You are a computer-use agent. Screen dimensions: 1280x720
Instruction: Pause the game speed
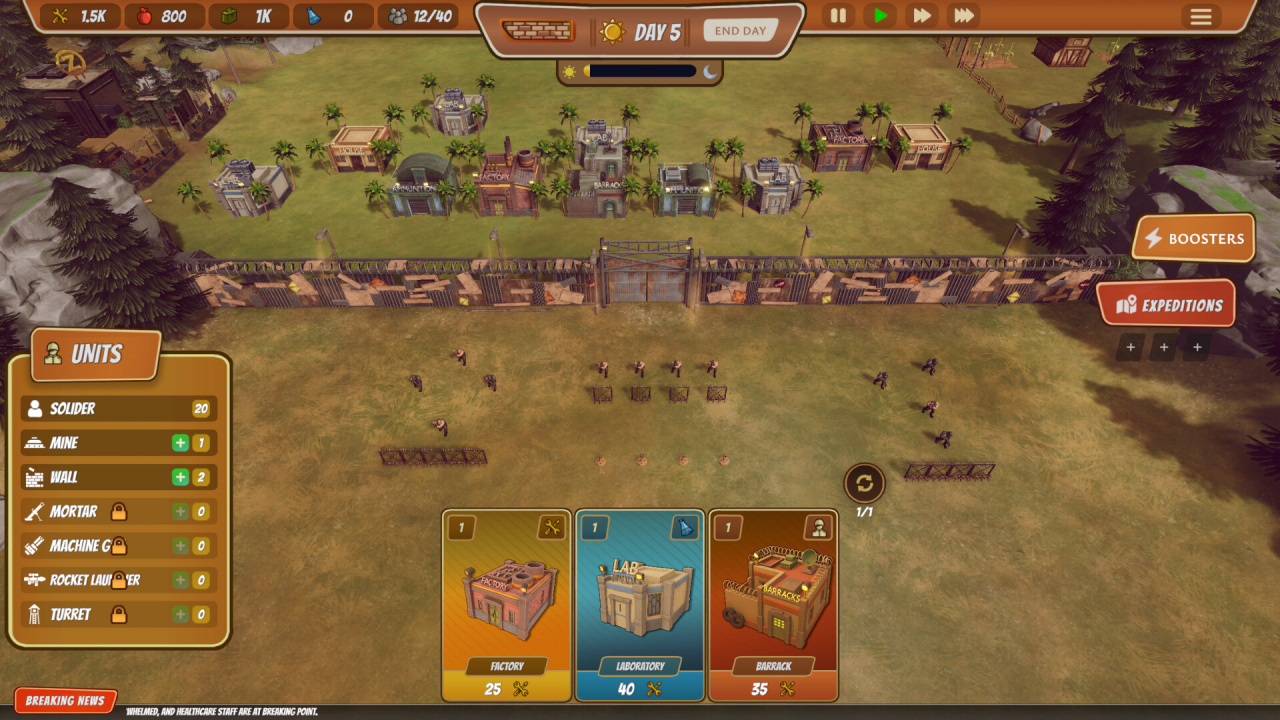(x=838, y=16)
